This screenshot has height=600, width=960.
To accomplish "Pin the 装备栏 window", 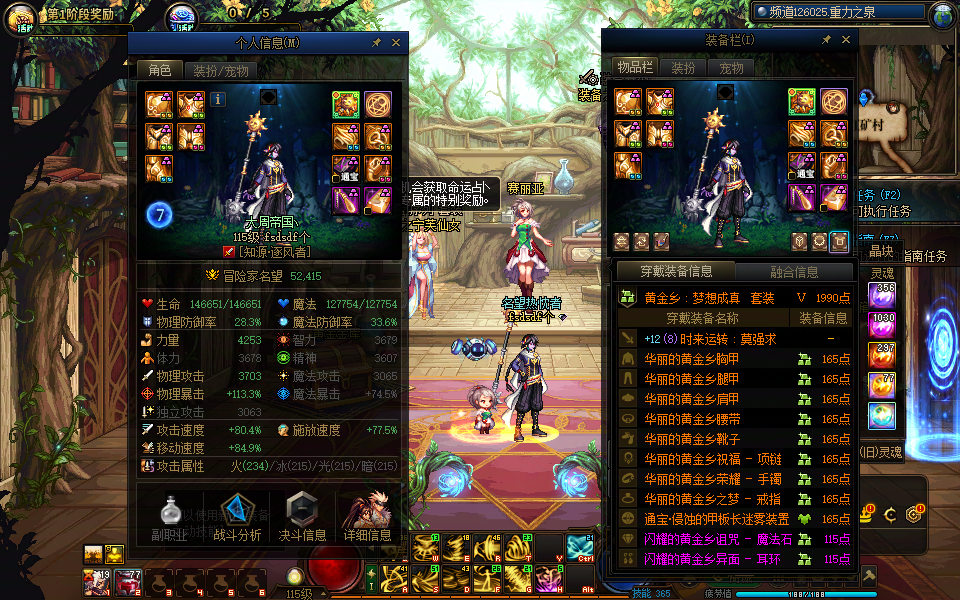I will (x=826, y=40).
